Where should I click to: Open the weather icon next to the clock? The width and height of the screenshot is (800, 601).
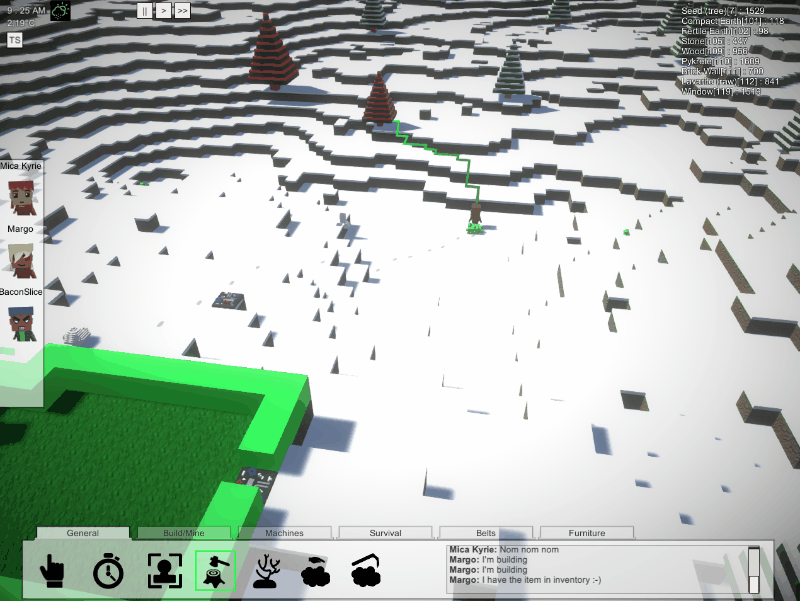(x=61, y=11)
